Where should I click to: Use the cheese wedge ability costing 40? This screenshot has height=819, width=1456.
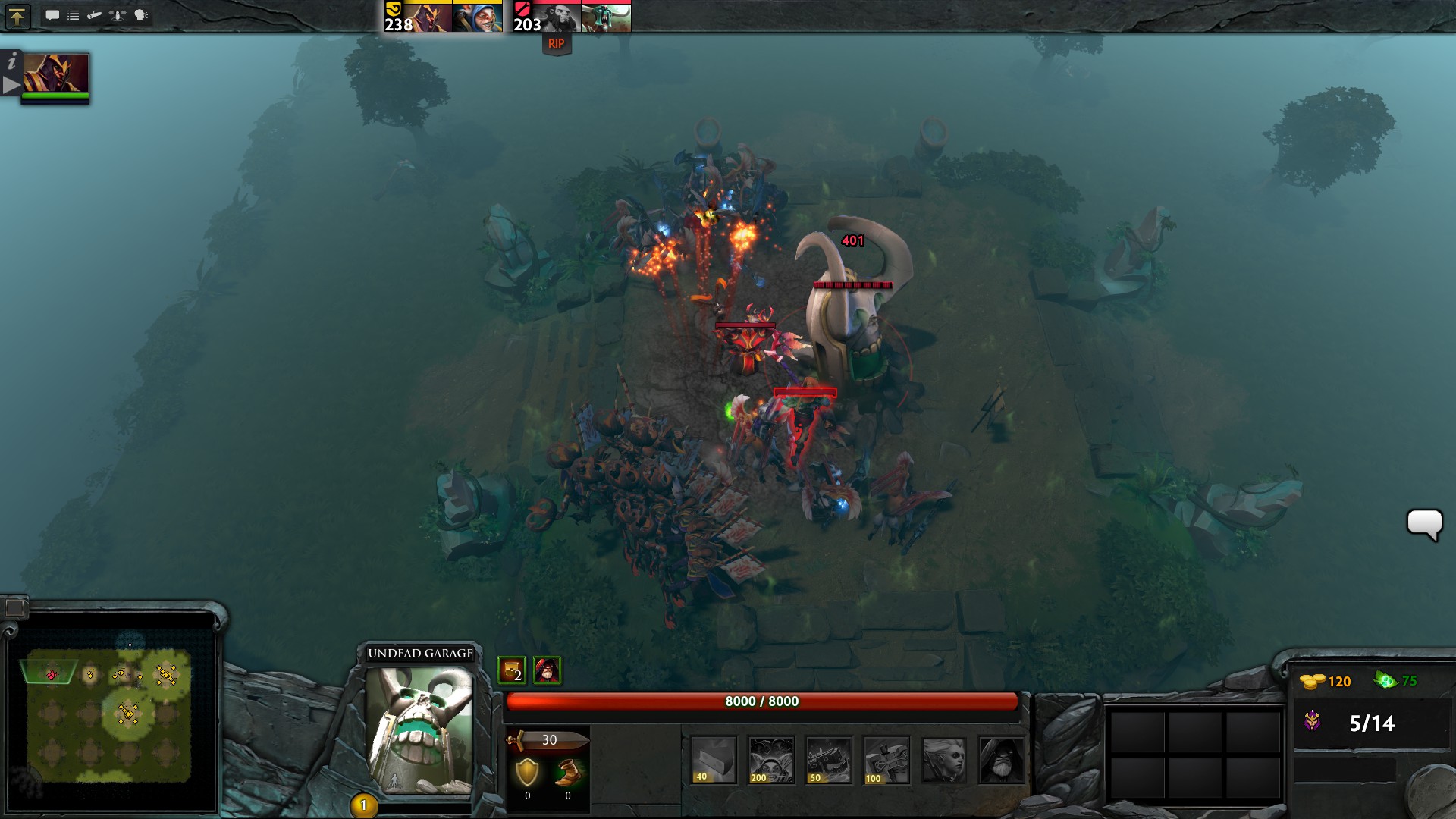coord(714,759)
